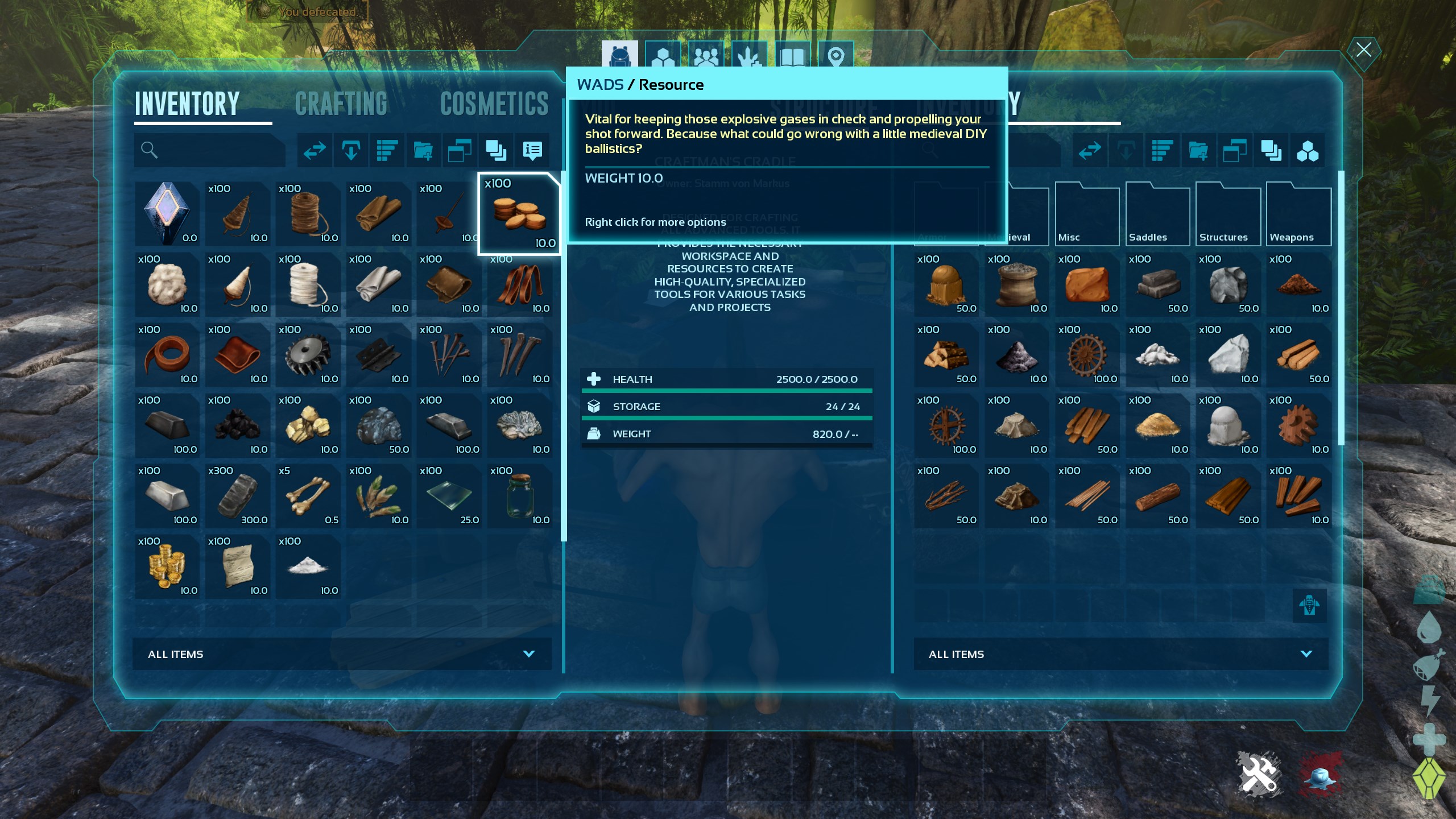Transfer all items using the double-arrow icon
Viewport: 1456px width, 819px height.
(x=314, y=151)
